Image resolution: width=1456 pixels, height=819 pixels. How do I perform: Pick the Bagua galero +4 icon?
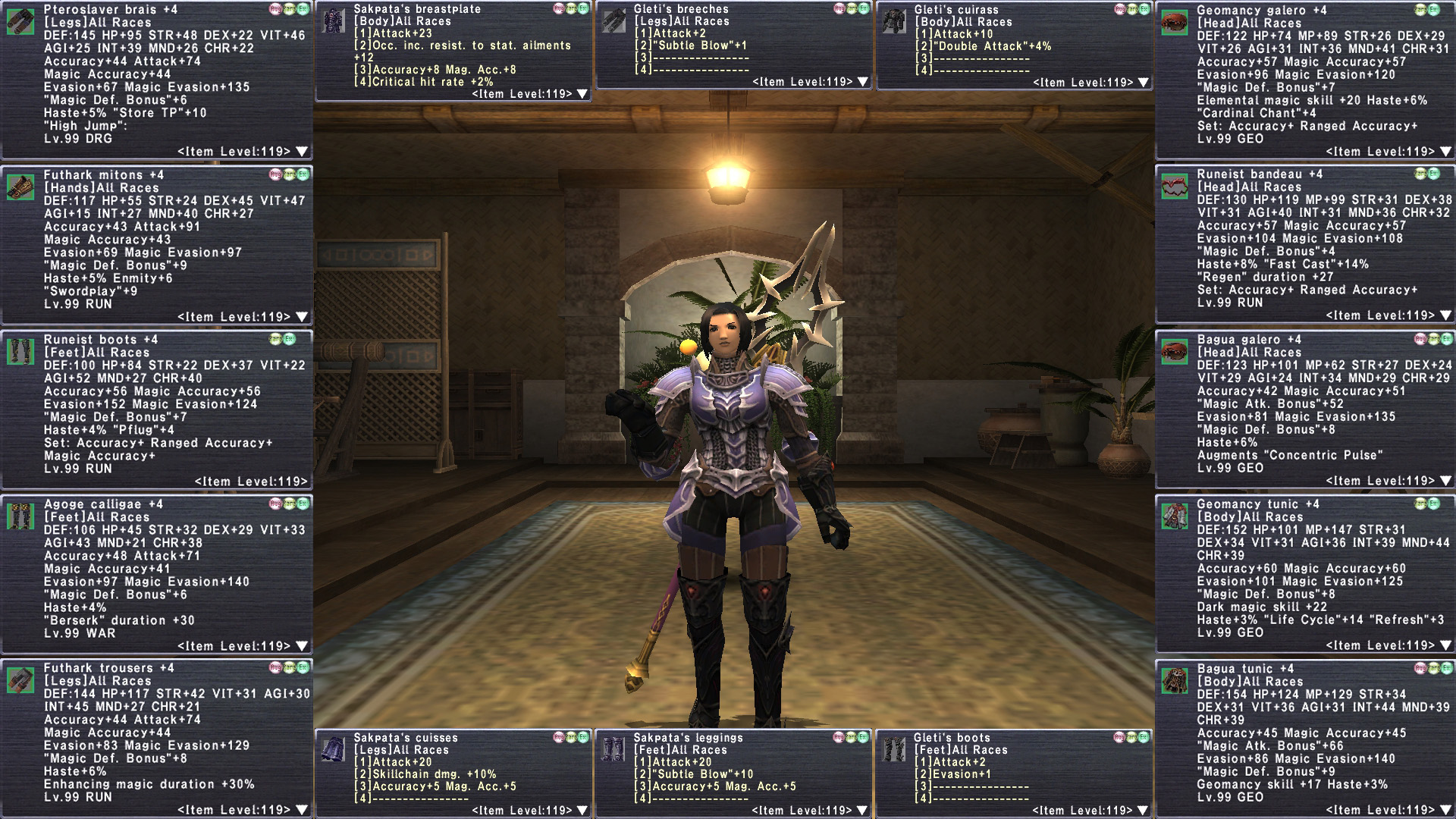(1174, 352)
